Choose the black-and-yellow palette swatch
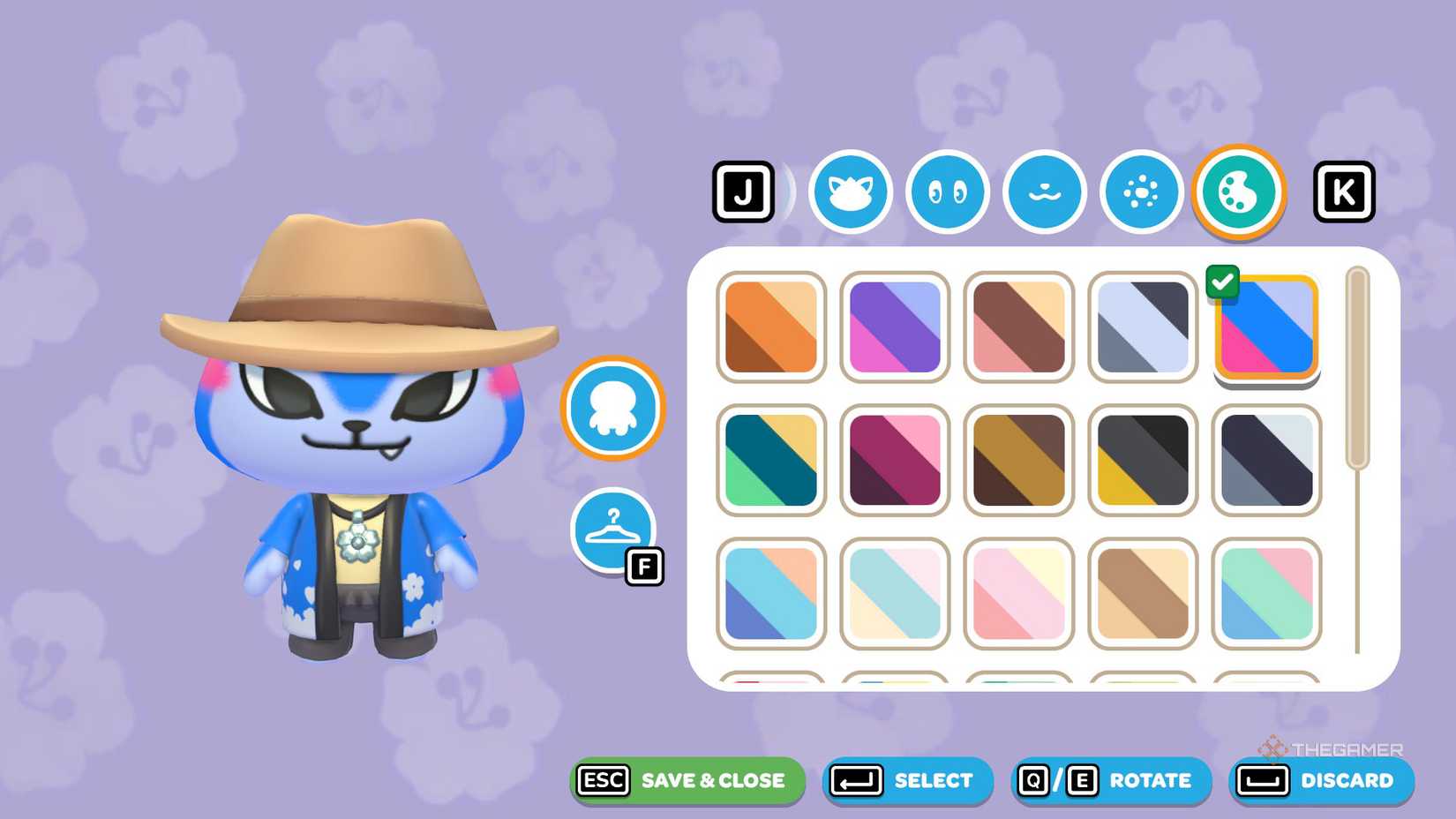 (x=1142, y=459)
